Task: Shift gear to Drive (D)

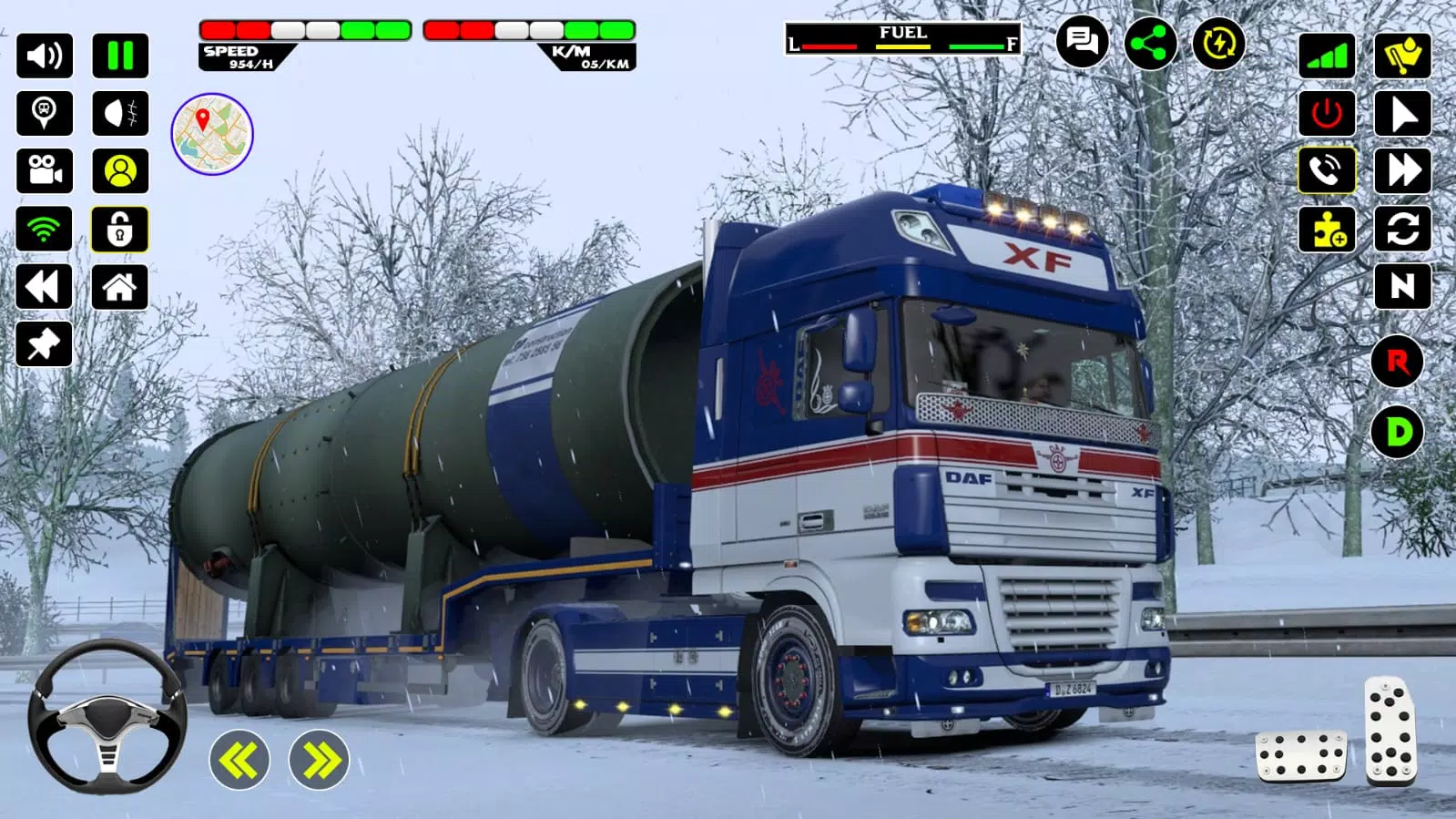Action: coord(1398,432)
